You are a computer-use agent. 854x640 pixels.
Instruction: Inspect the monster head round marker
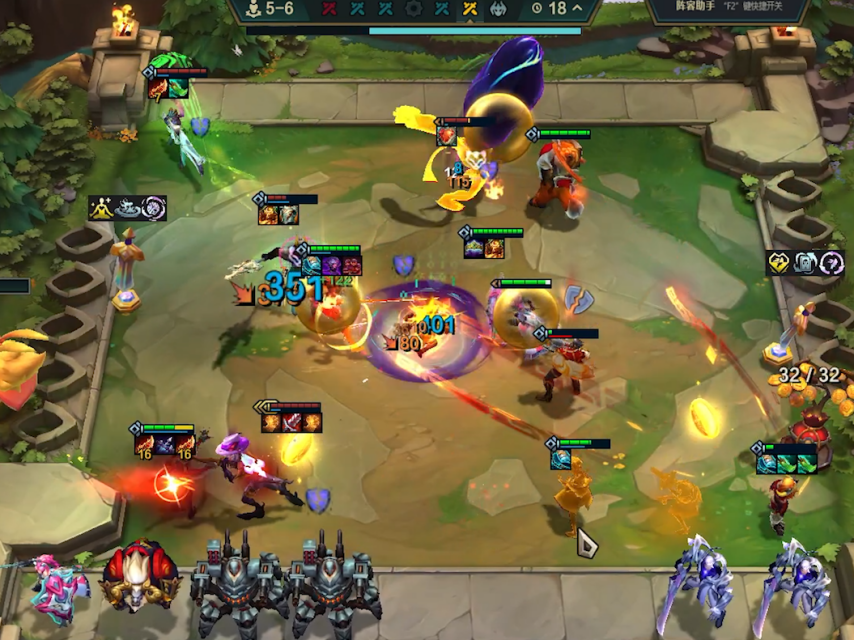click(x=498, y=9)
